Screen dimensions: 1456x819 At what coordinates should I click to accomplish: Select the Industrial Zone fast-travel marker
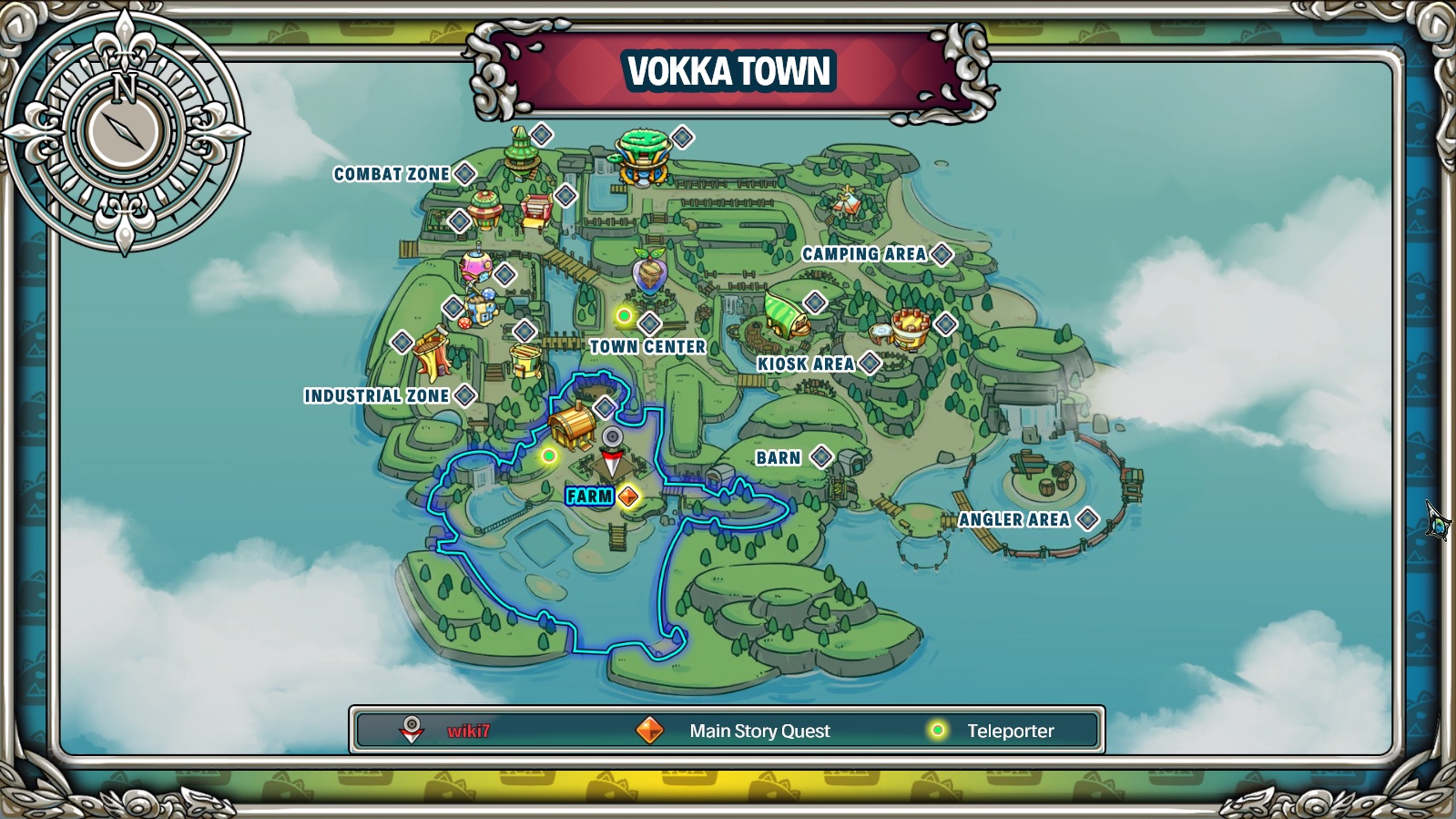466,395
